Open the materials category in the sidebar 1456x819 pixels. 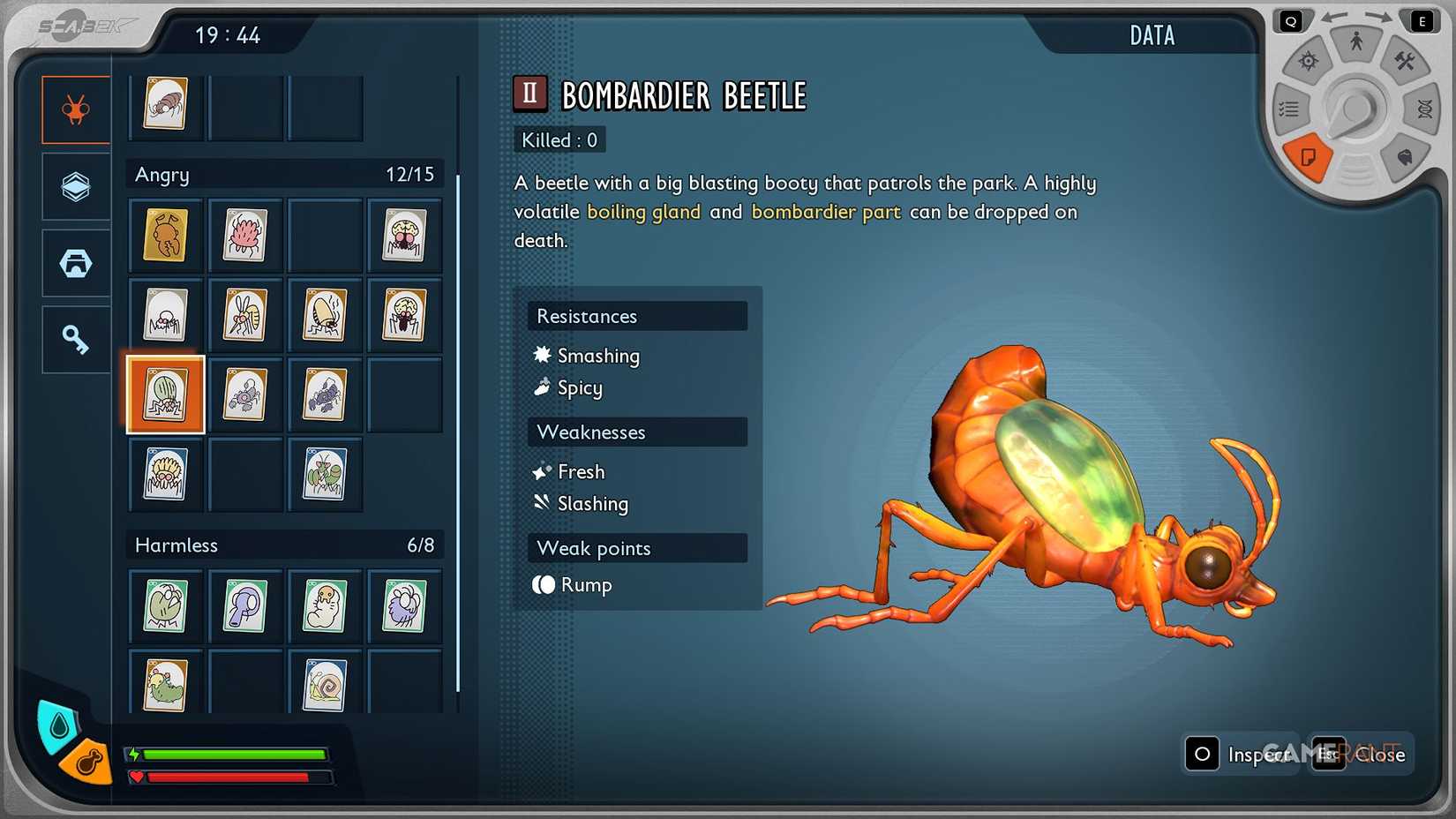click(75, 186)
